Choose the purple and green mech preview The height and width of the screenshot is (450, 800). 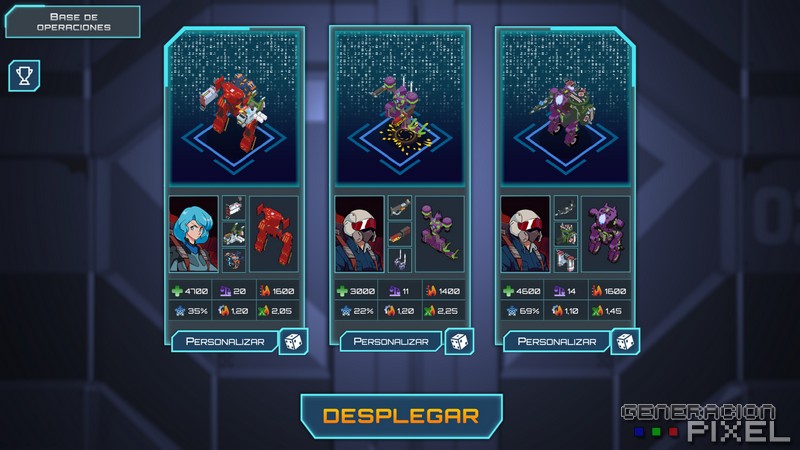coord(566,108)
